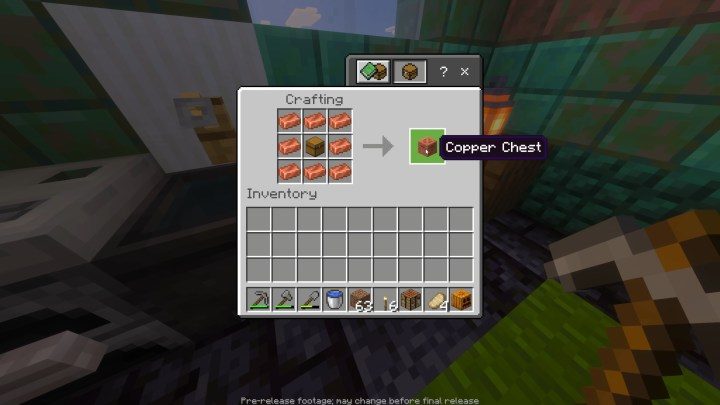Switch to the chest-only inventory tab
720x405 pixels.
409,72
